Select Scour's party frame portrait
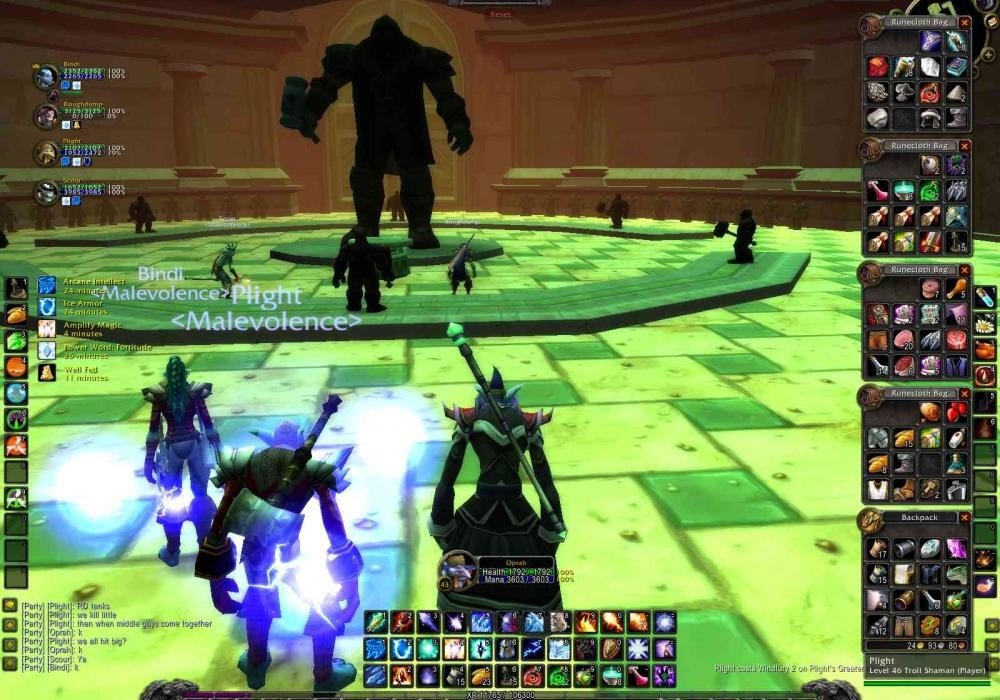1000x700 pixels. click(46, 192)
